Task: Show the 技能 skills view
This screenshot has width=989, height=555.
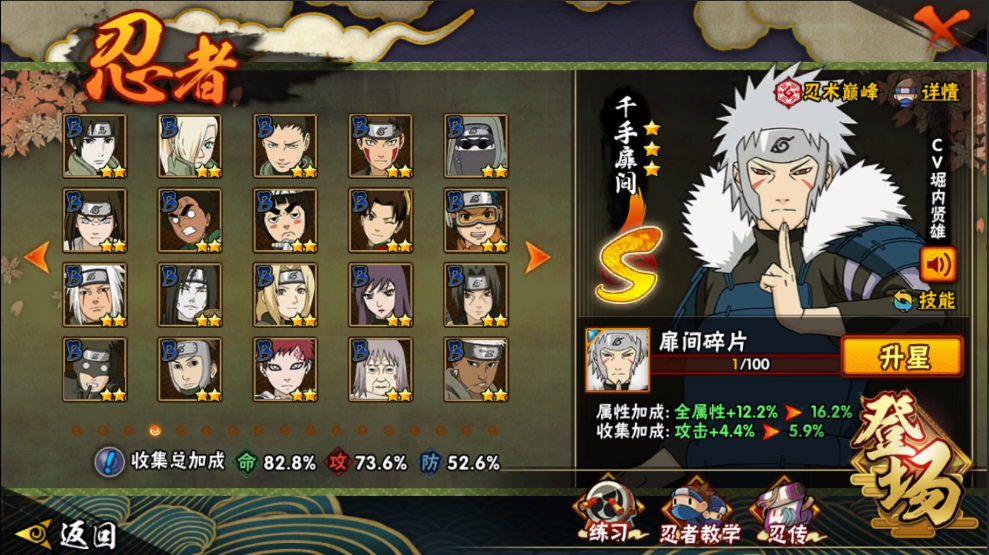Action: [x=925, y=300]
